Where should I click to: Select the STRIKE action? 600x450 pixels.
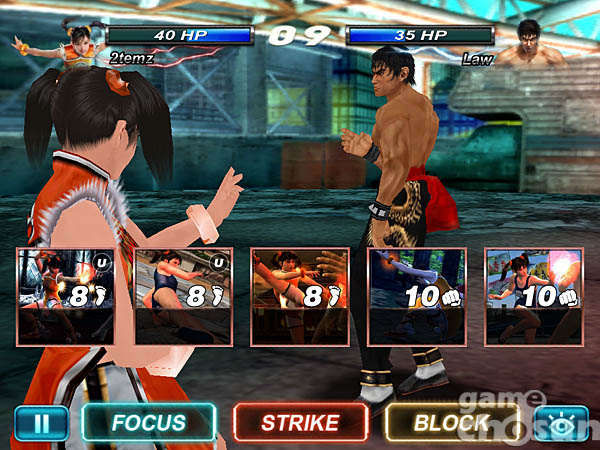coord(300,423)
